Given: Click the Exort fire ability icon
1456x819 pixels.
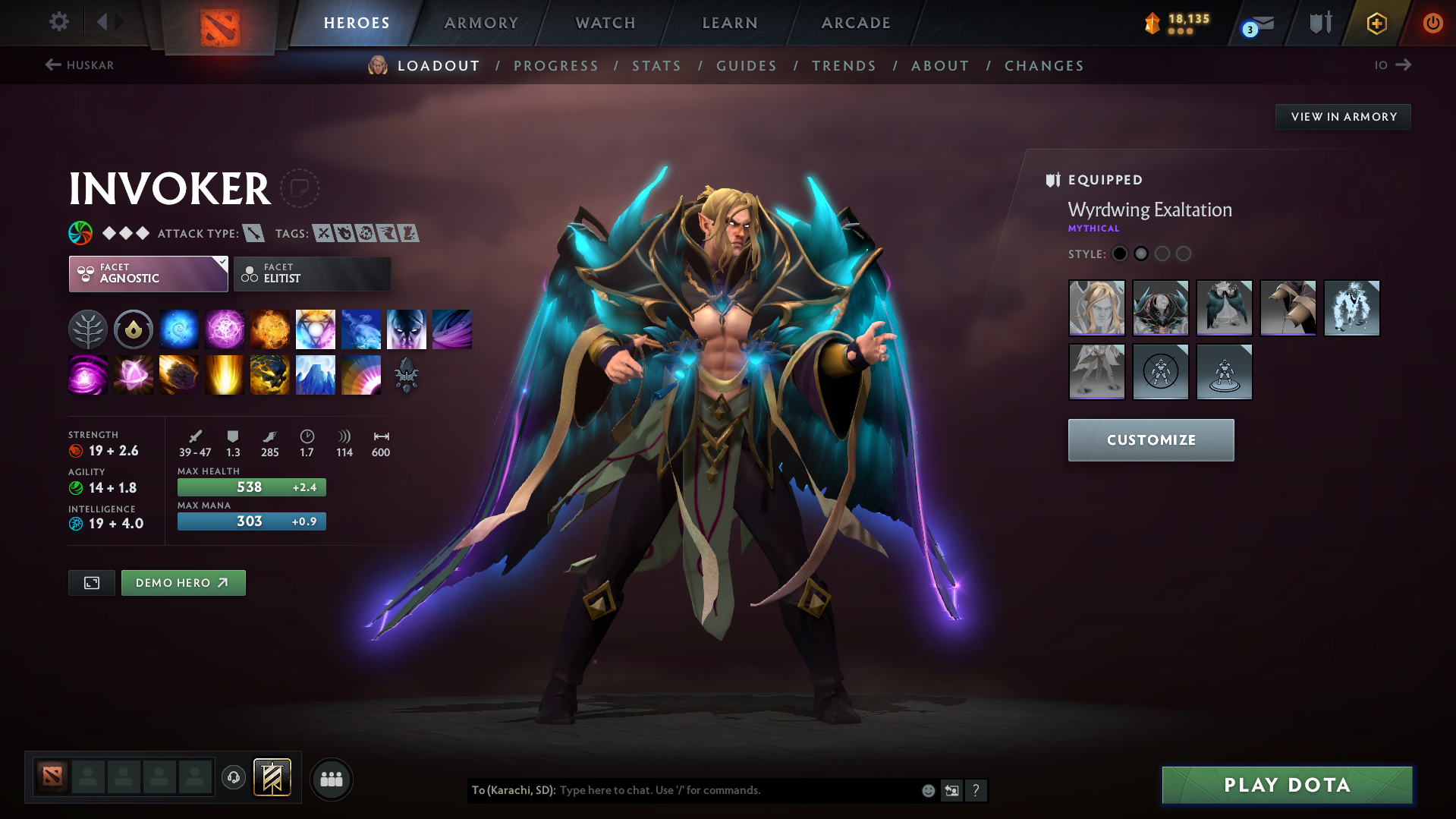Looking at the screenshot, I should tap(270, 329).
